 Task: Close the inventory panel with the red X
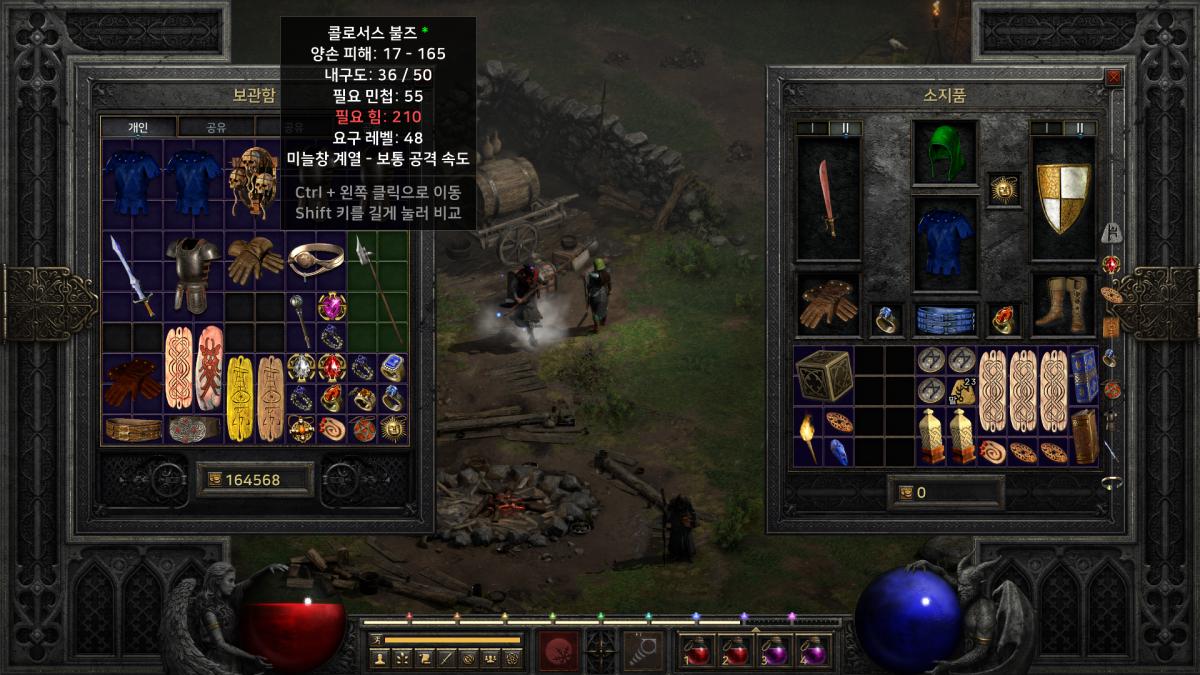point(1113,77)
